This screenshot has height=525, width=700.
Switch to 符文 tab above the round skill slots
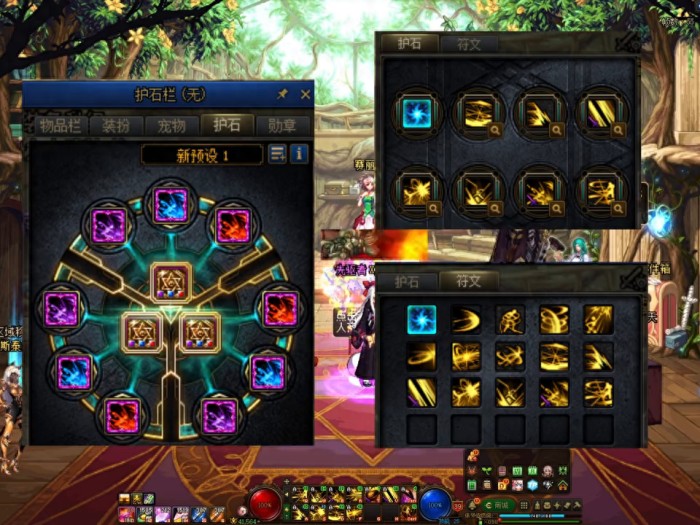point(469,44)
